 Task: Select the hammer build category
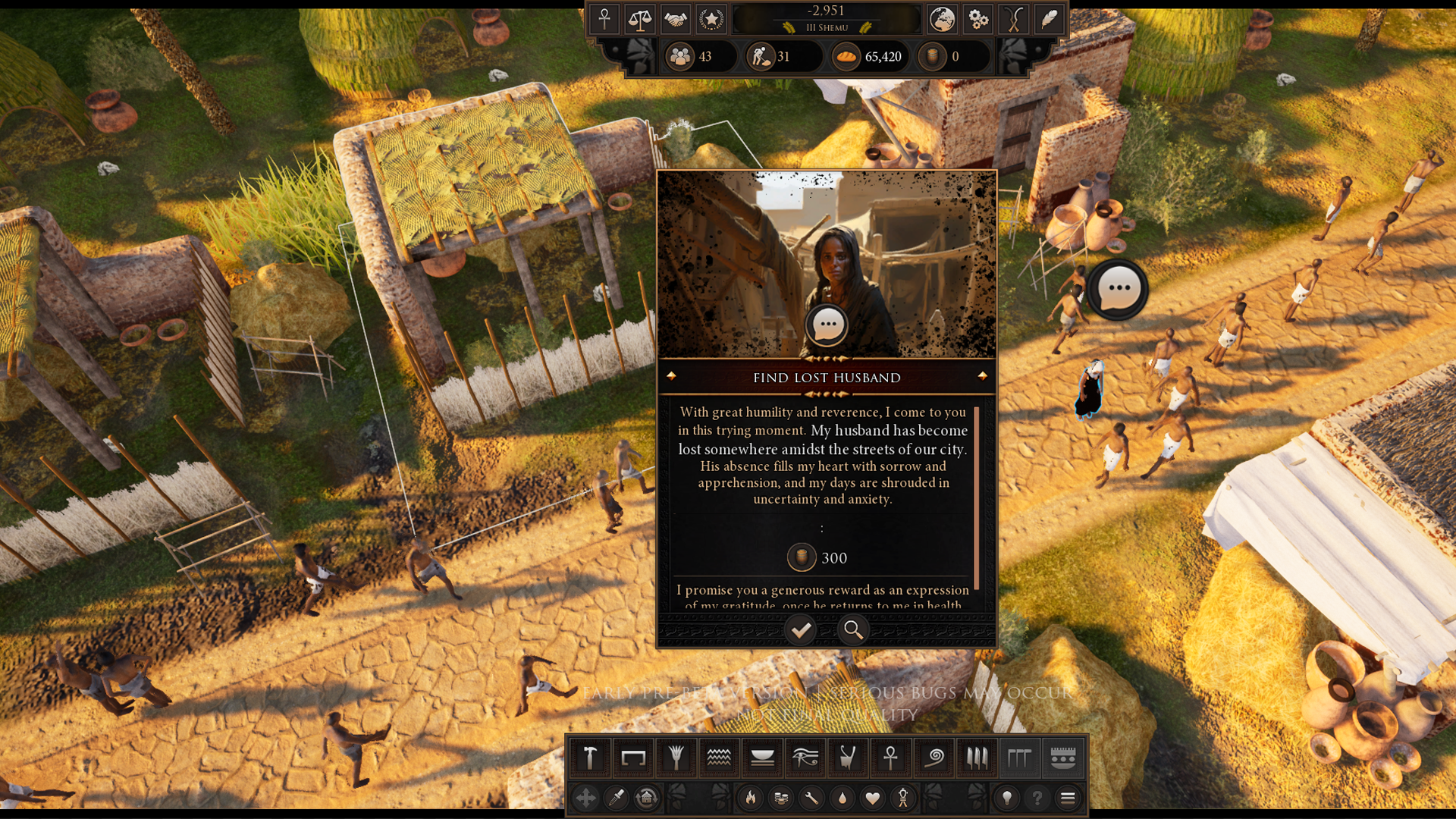(x=590, y=757)
